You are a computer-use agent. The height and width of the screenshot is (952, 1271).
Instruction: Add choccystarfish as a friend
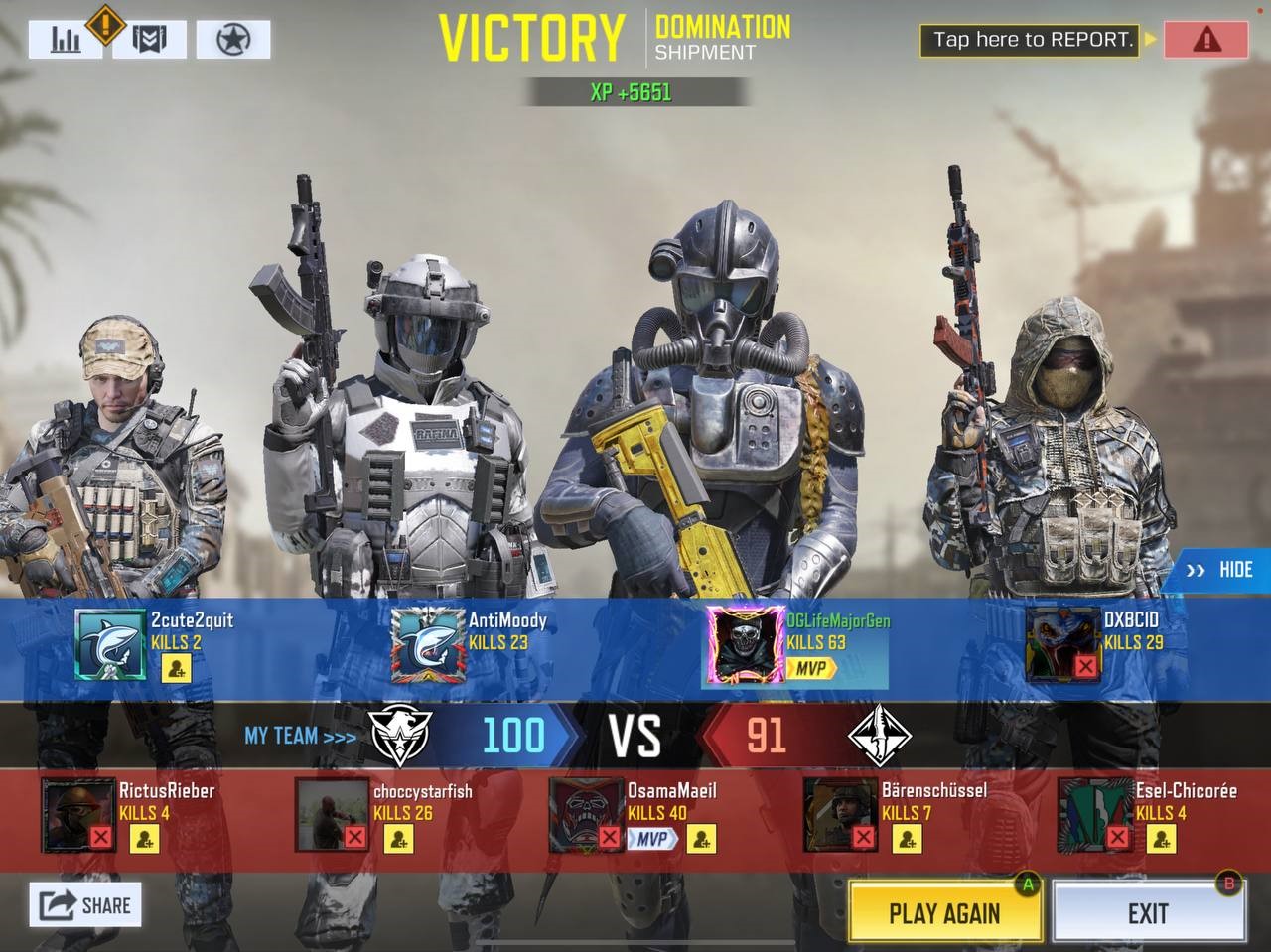399,840
